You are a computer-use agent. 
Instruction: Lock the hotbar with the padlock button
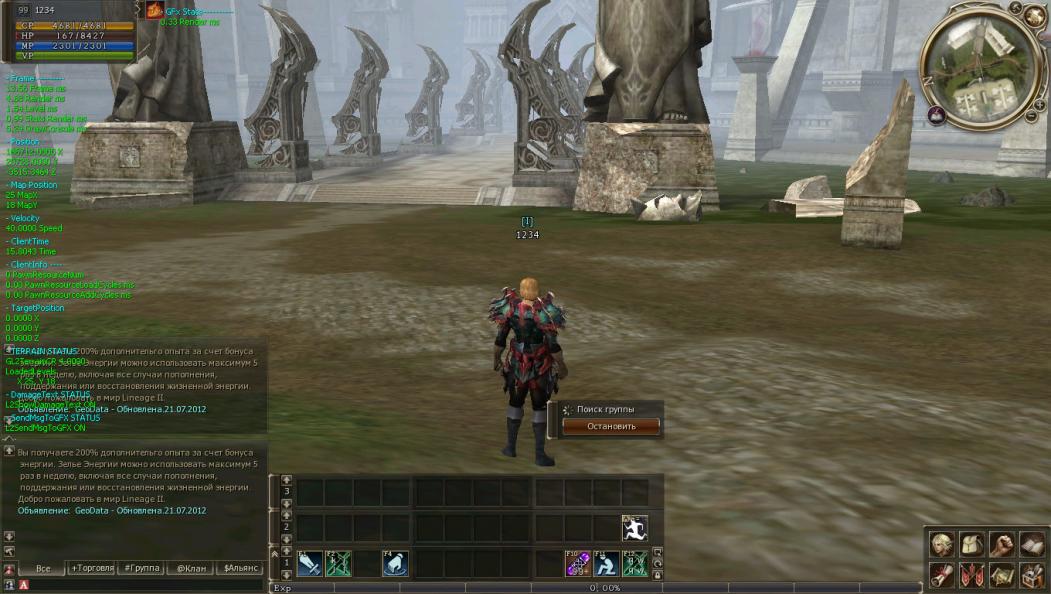(657, 575)
